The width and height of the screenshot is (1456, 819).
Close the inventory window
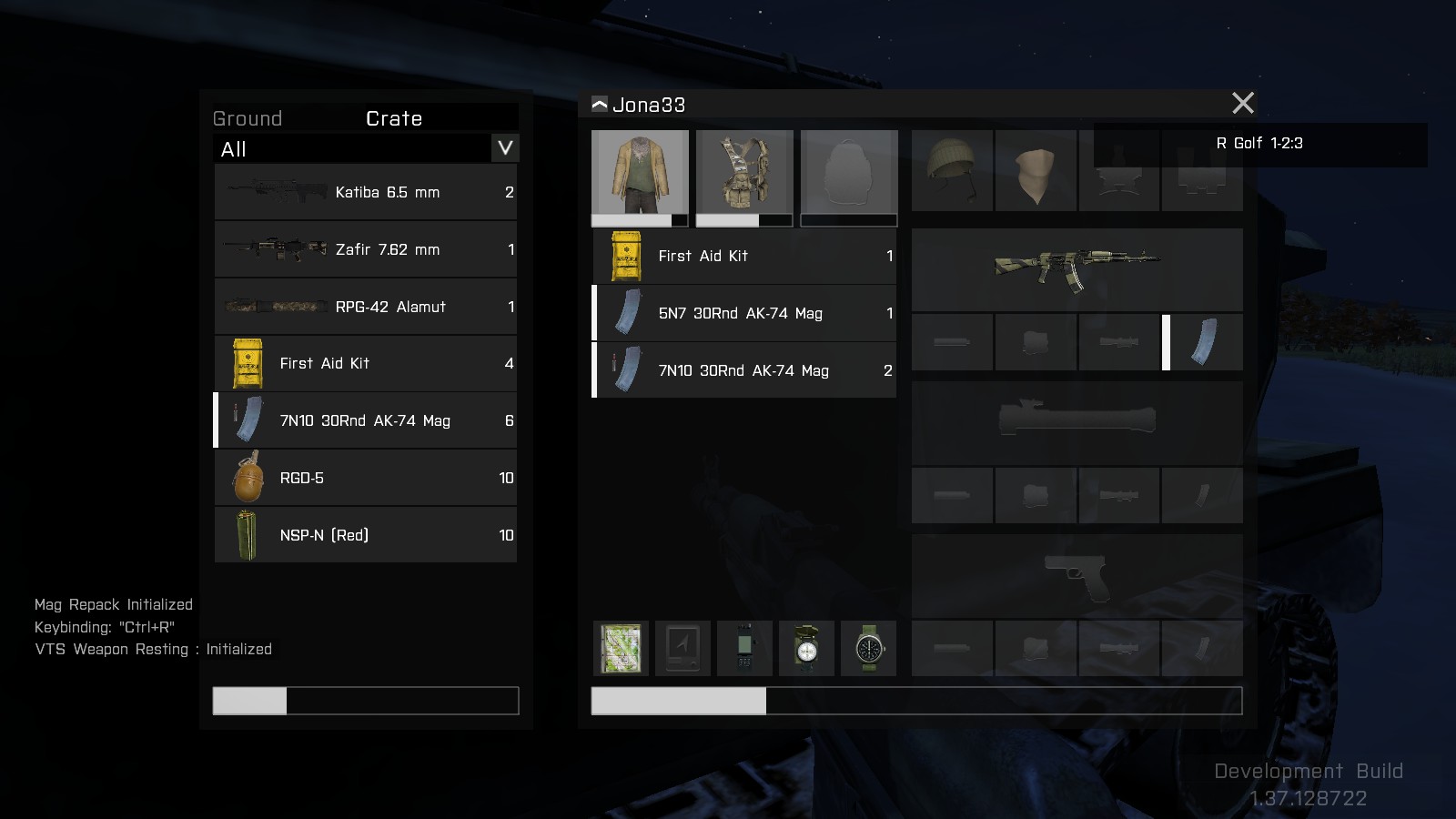(1242, 103)
